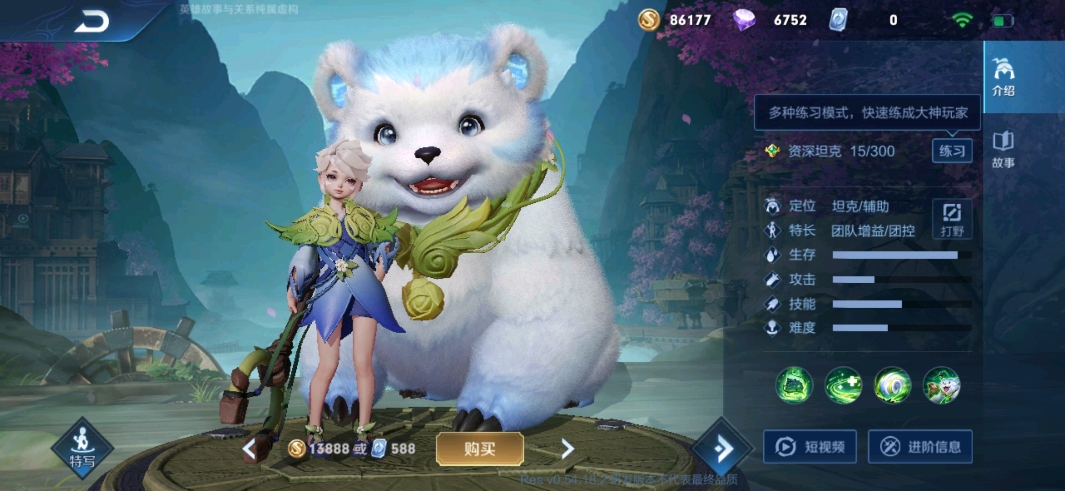The width and height of the screenshot is (1065, 491).
Task: Go back using the top-left return arrow
Action: [91, 21]
